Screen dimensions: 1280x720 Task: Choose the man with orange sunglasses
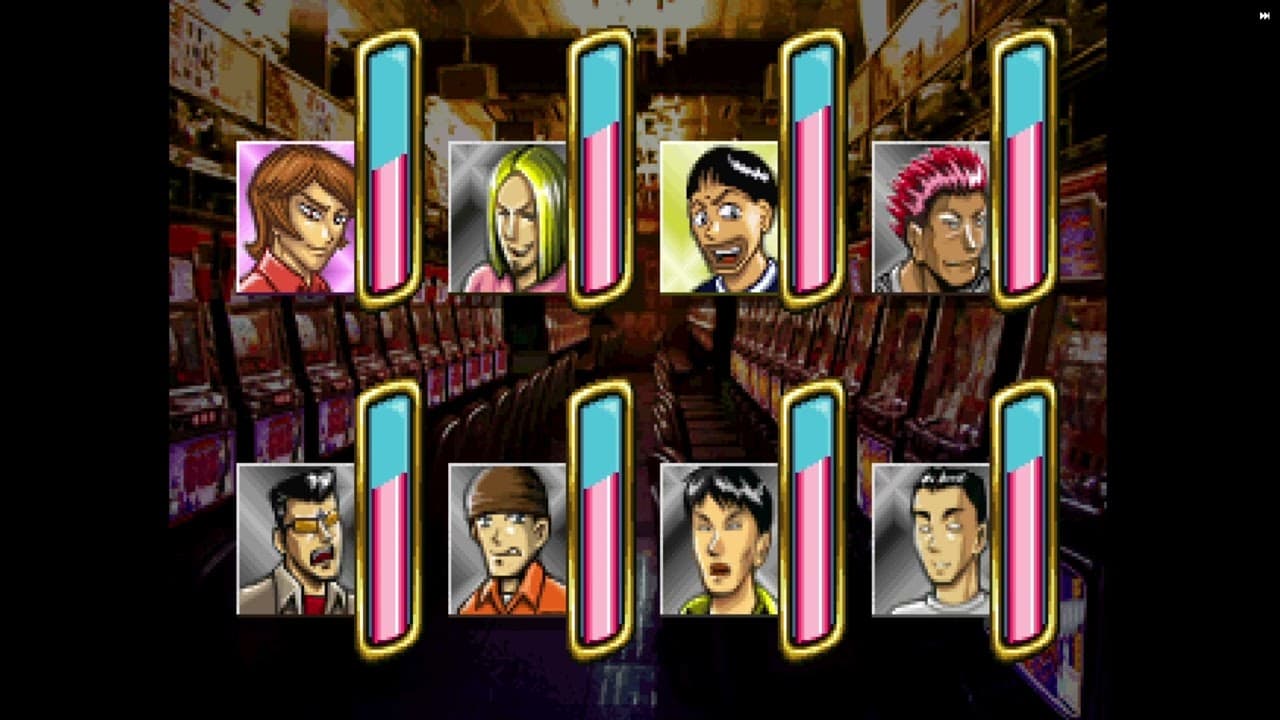coord(295,539)
